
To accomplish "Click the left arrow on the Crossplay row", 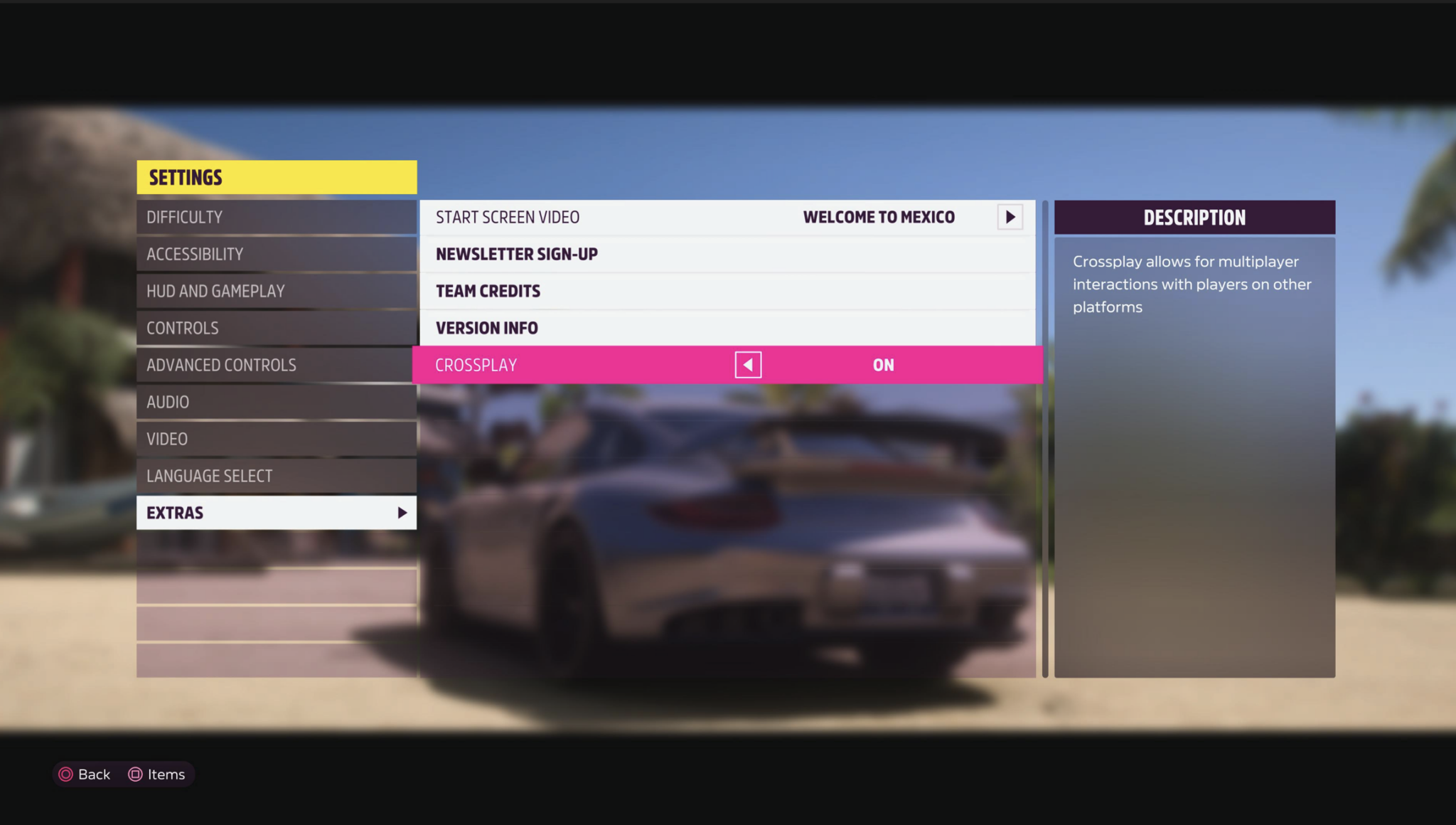I will click(x=747, y=364).
